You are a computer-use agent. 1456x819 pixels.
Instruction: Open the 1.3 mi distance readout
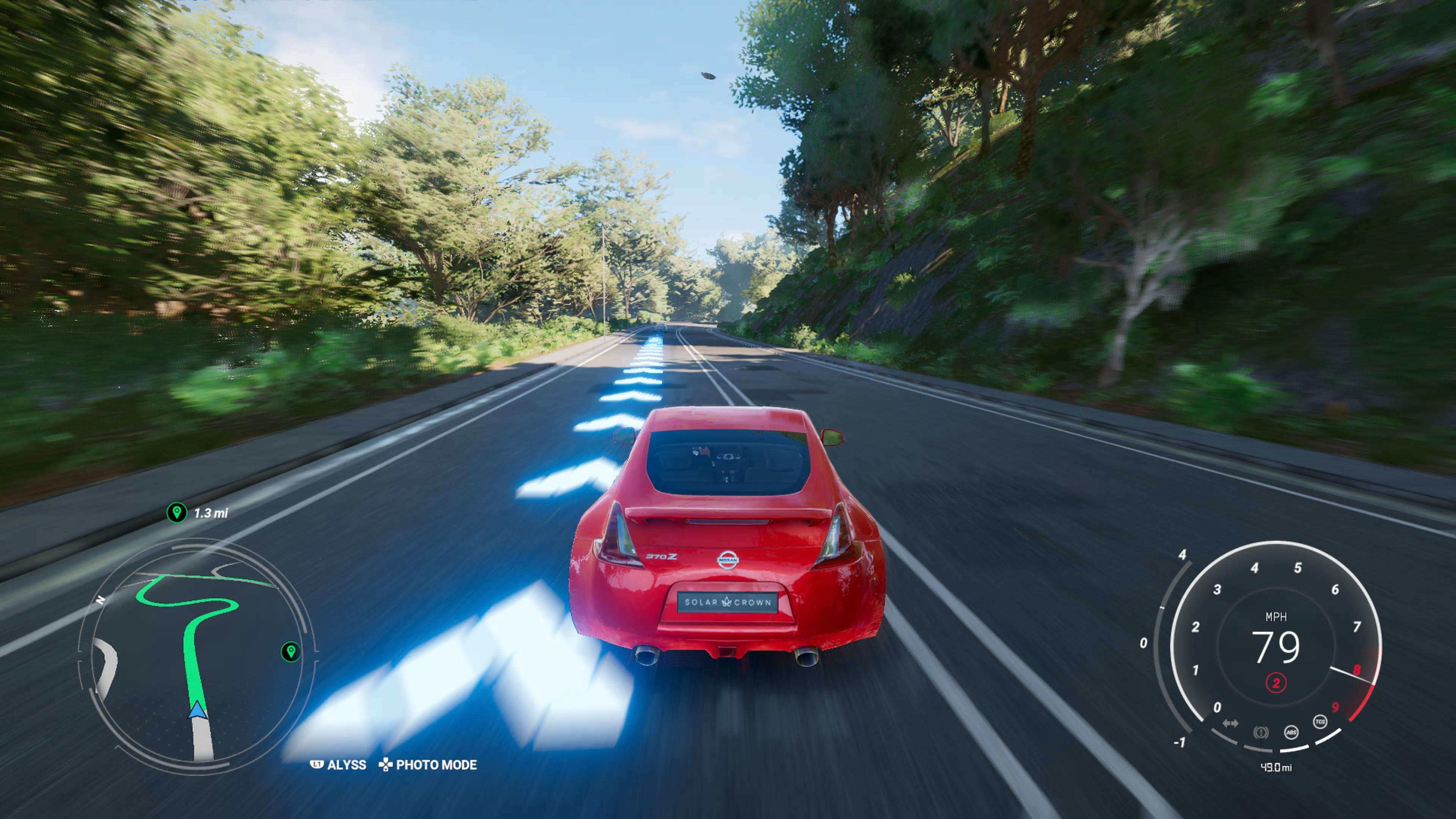coord(211,514)
